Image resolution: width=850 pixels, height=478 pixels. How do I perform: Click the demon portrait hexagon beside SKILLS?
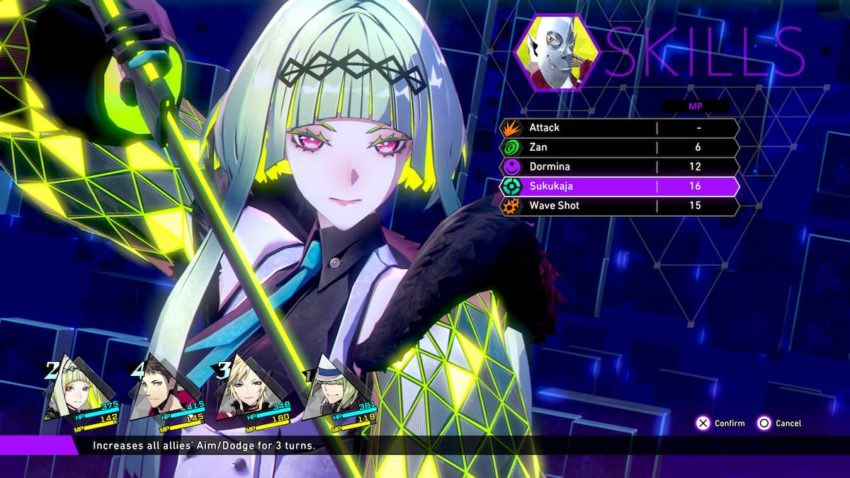click(557, 53)
